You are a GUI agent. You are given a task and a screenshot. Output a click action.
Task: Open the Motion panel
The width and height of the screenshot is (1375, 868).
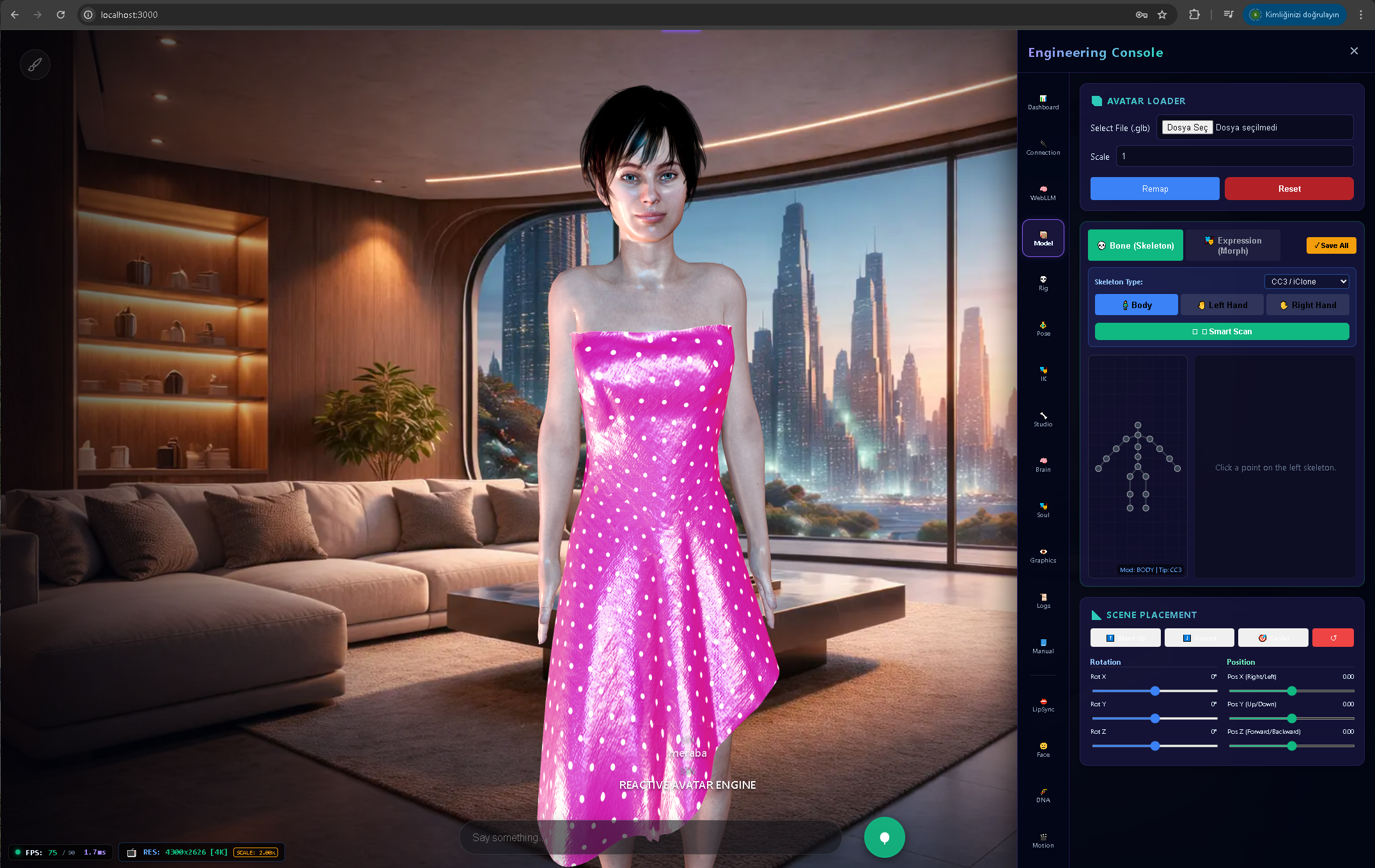coord(1043,839)
